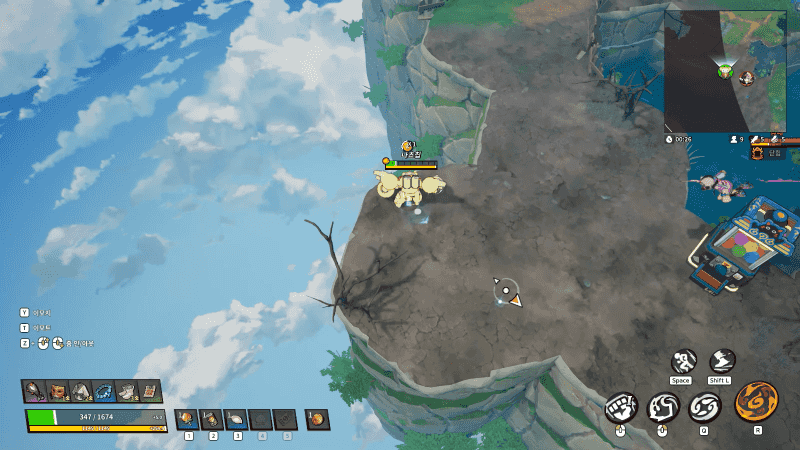Select the item in hotbar slot 1
The width and height of the screenshot is (800, 450).
[187, 419]
